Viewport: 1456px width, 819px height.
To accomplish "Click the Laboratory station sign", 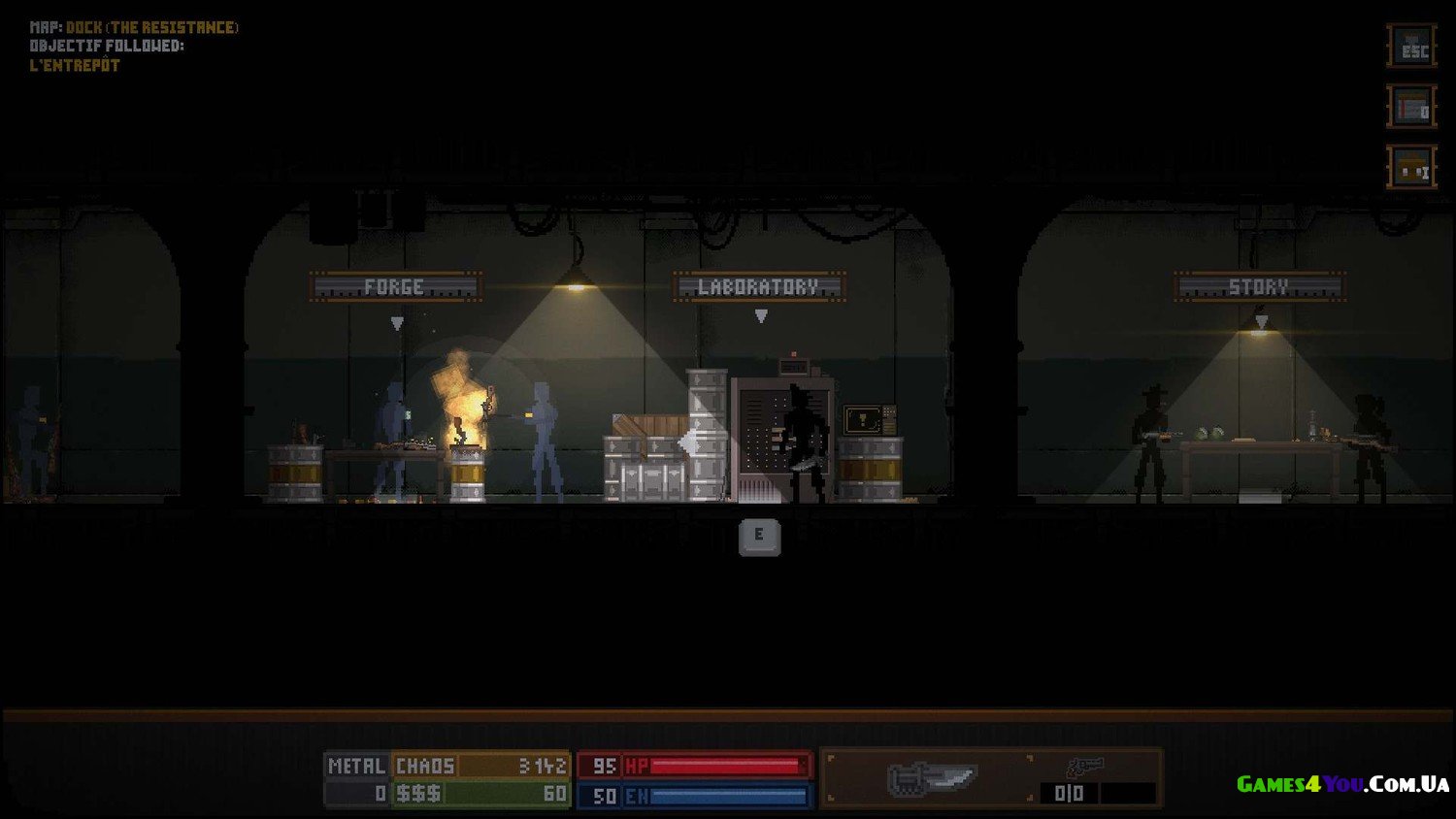I will pyautogui.click(x=759, y=287).
